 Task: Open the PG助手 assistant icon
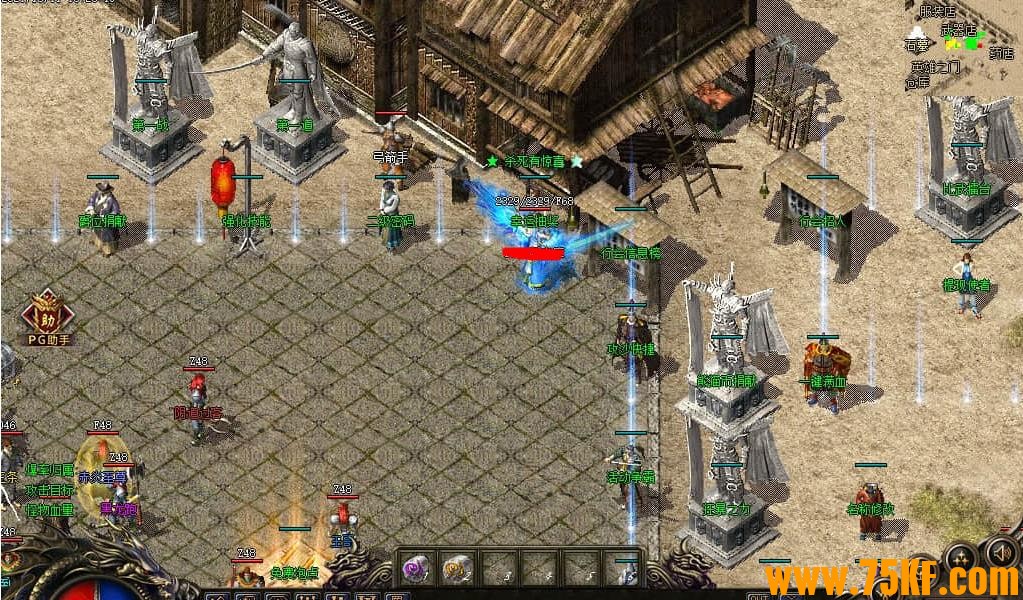(x=47, y=315)
